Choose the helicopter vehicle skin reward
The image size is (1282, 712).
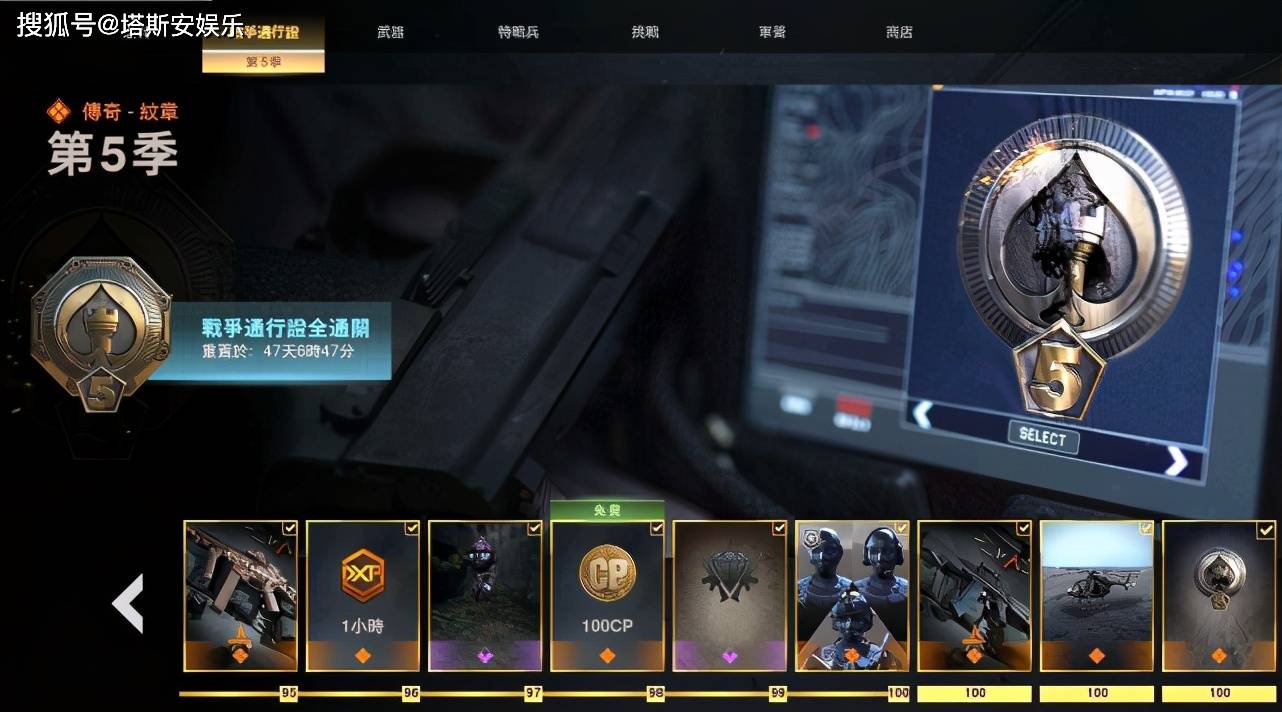[1097, 596]
